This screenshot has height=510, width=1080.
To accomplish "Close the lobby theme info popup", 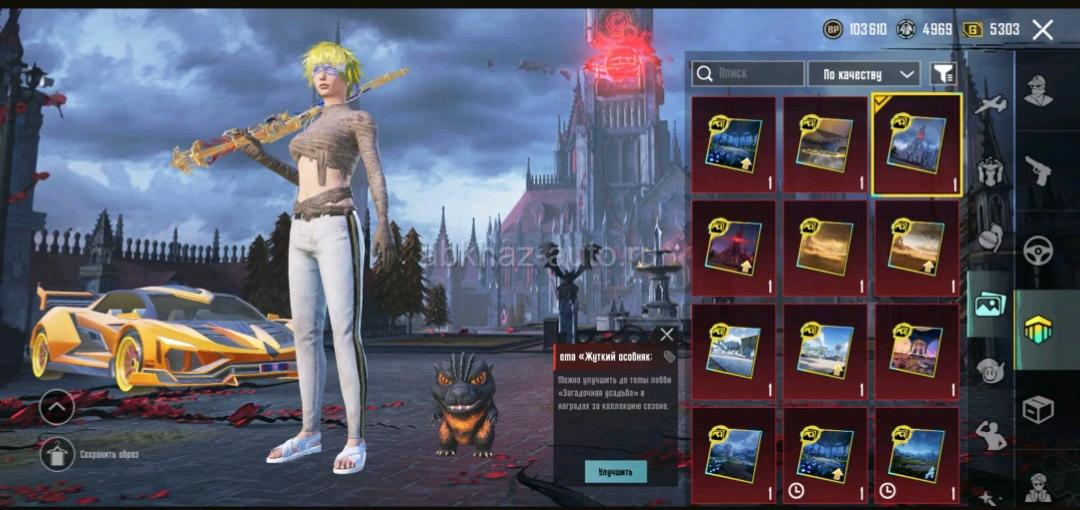I will coord(667,335).
